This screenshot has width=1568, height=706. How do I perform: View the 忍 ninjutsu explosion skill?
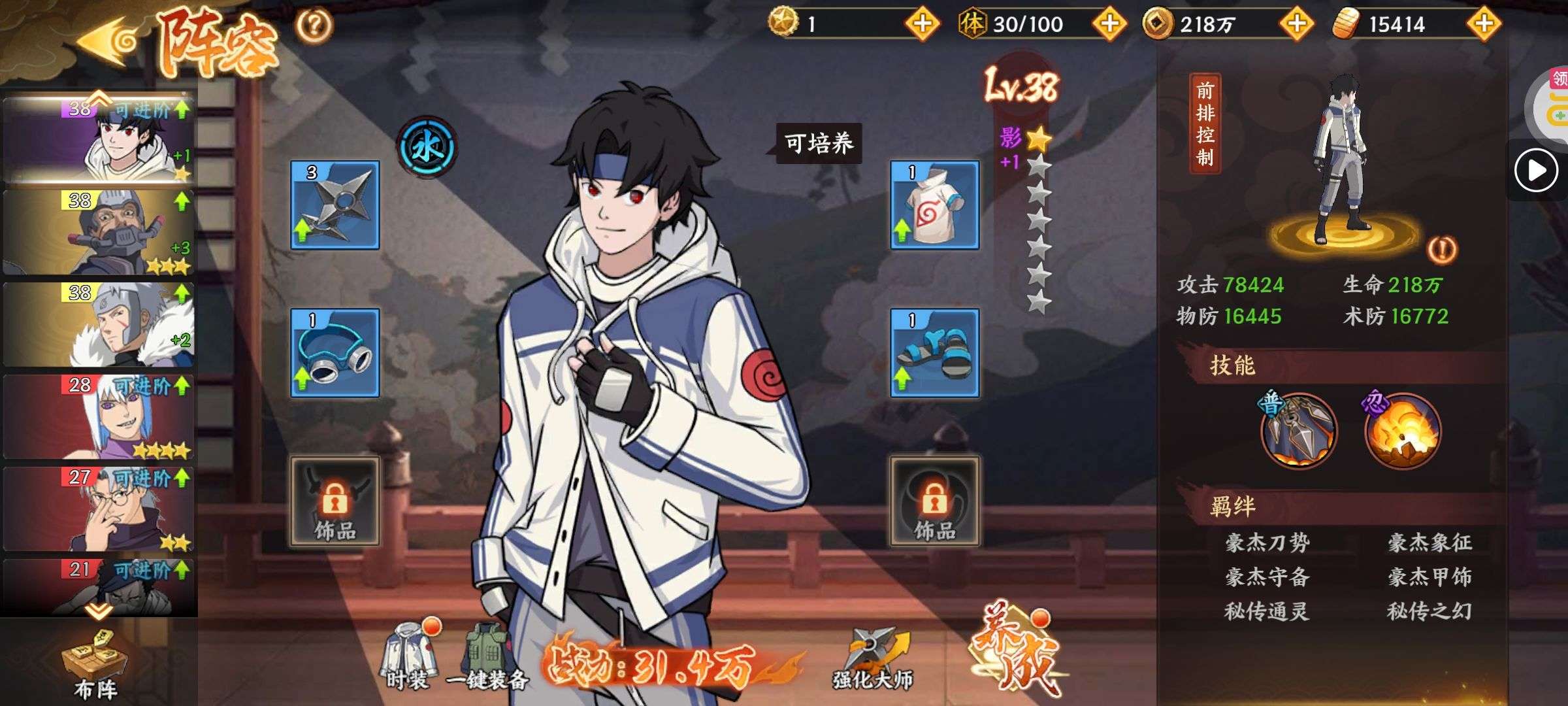1402,431
